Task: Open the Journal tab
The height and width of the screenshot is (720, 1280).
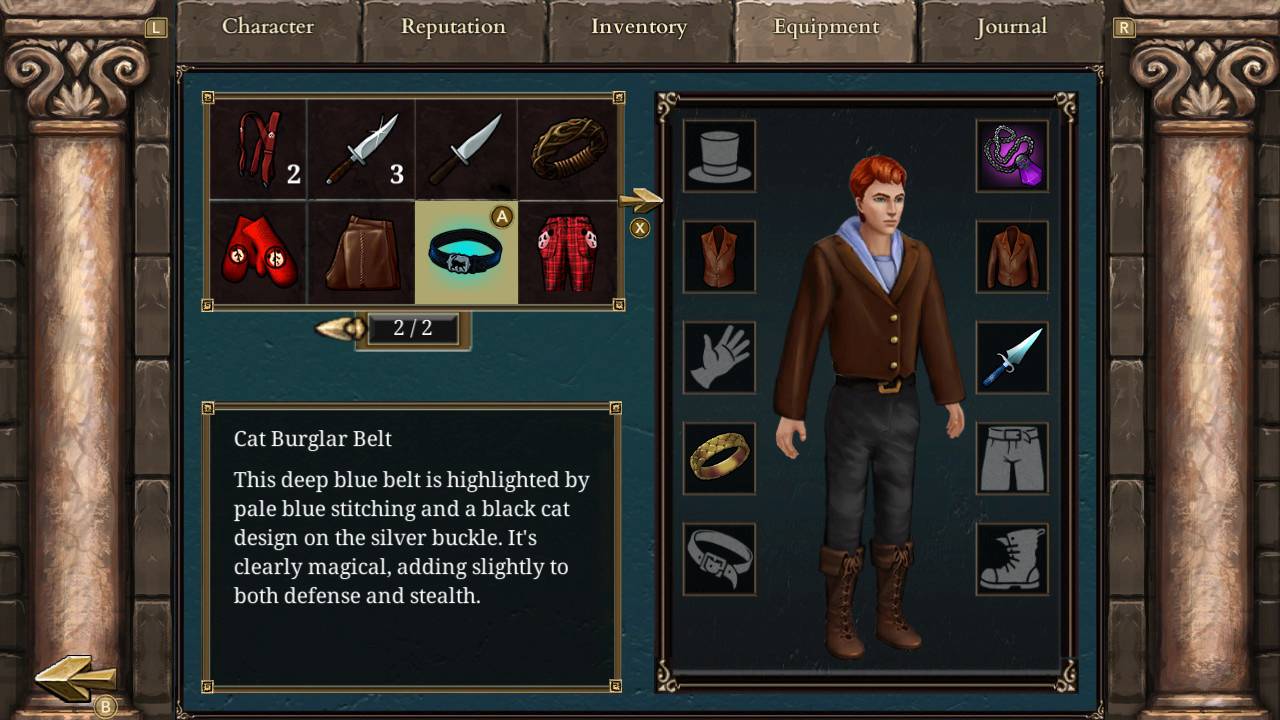Action: coord(1011,27)
